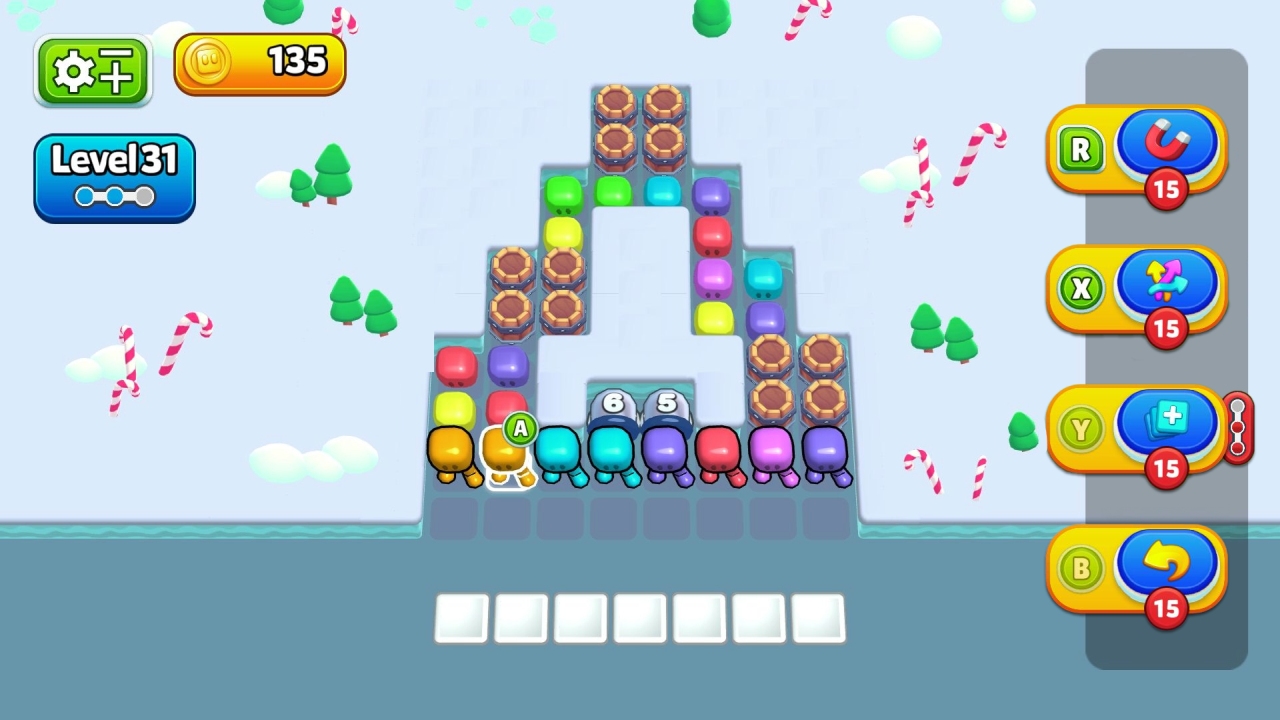Click an empty white tray slot

461,618
